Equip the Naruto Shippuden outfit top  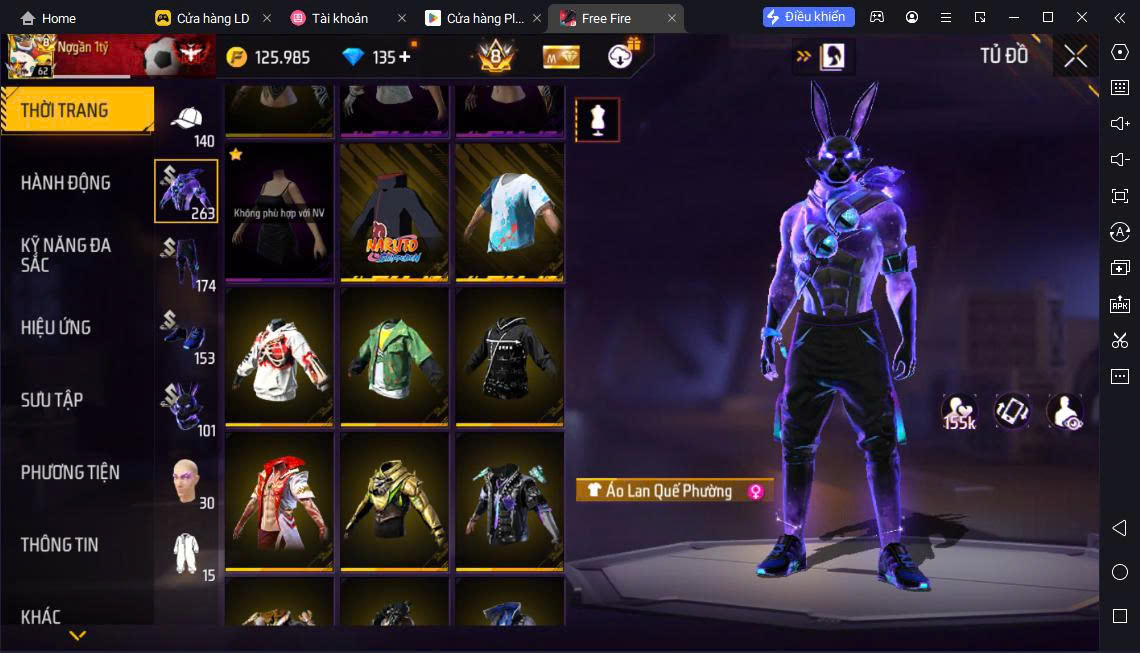tap(394, 212)
